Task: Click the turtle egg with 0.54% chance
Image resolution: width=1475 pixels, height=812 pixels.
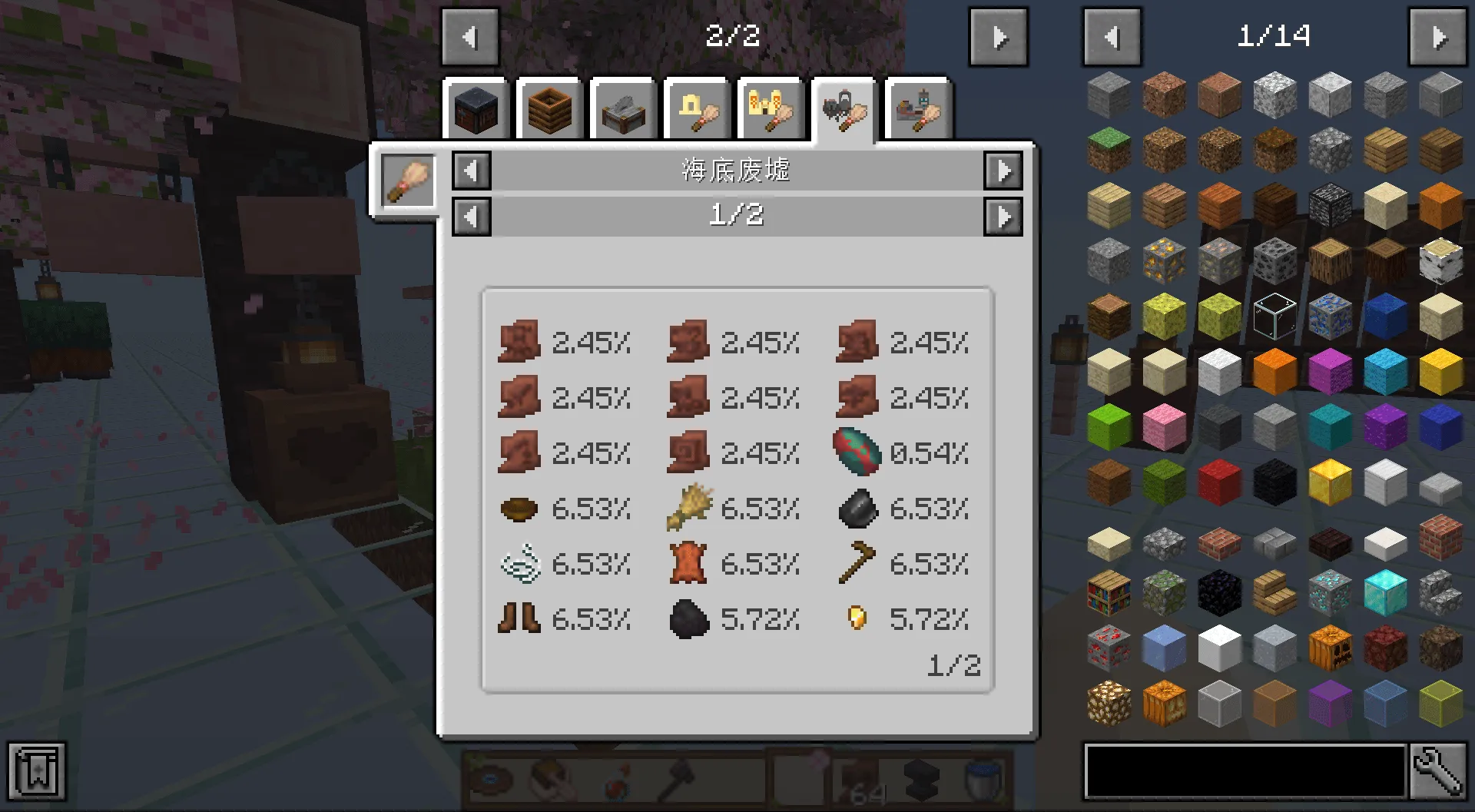Action: tap(858, 452)
